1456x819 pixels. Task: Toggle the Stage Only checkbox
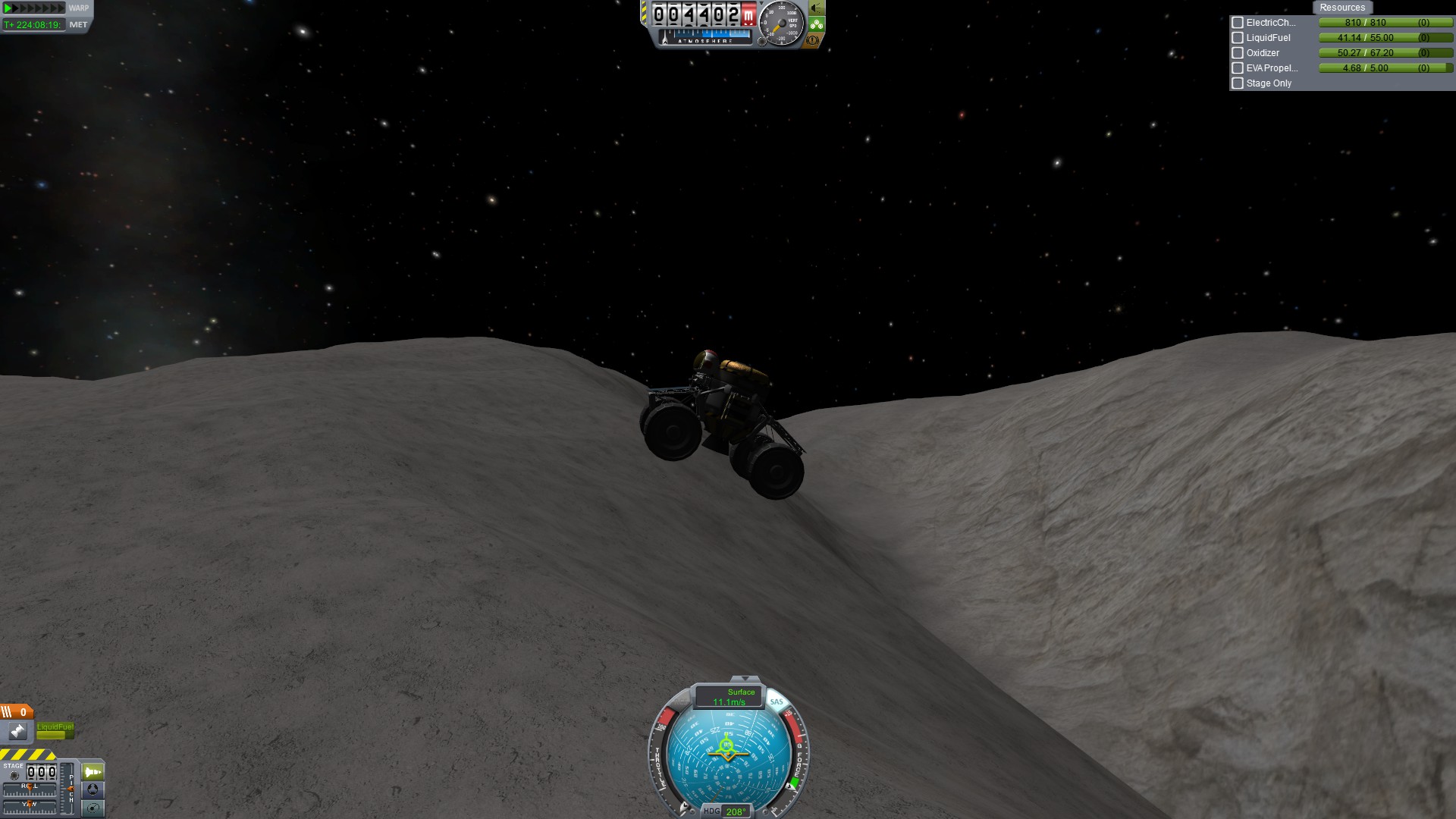click(x=1238, y=83)
